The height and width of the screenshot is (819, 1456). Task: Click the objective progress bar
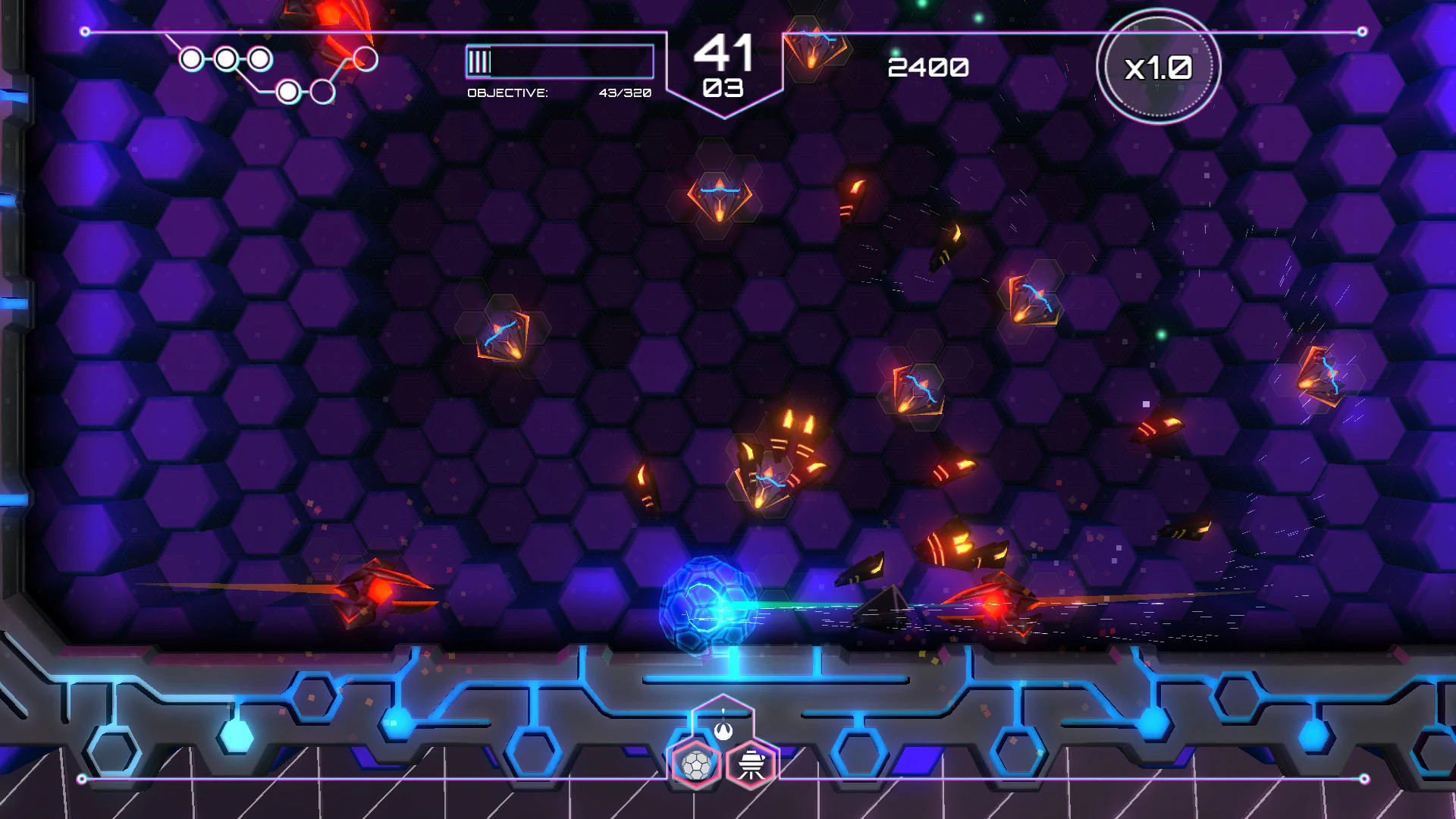[559, 61]
